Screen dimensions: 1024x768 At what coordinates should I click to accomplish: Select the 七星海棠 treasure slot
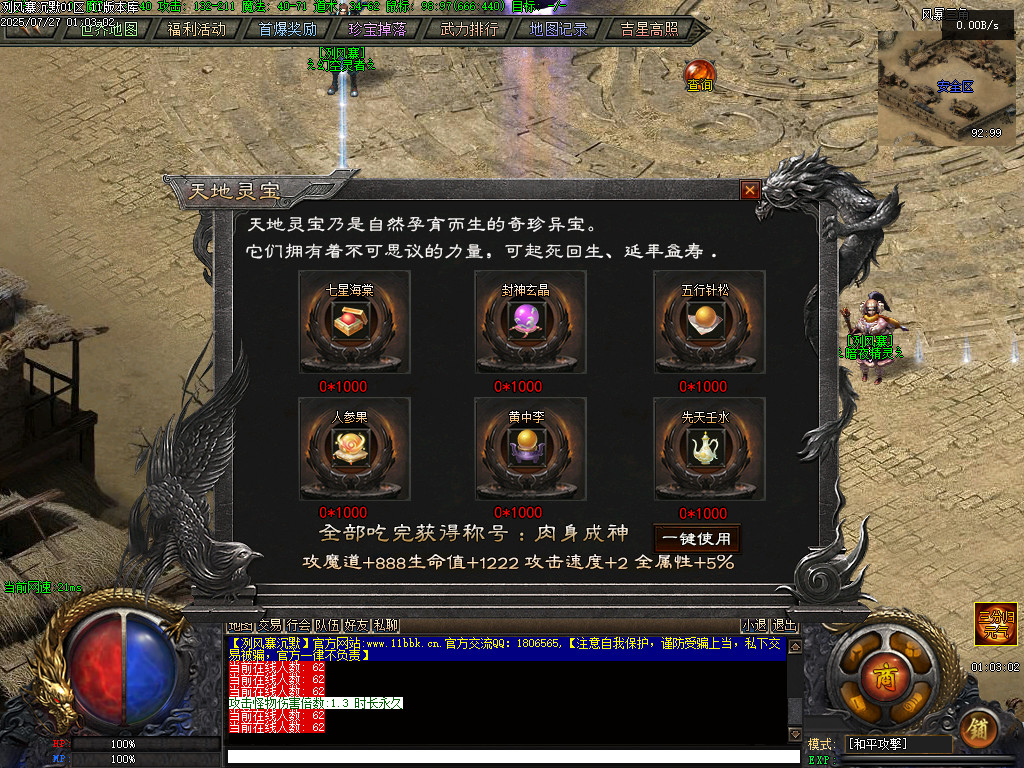coord(354,322)
